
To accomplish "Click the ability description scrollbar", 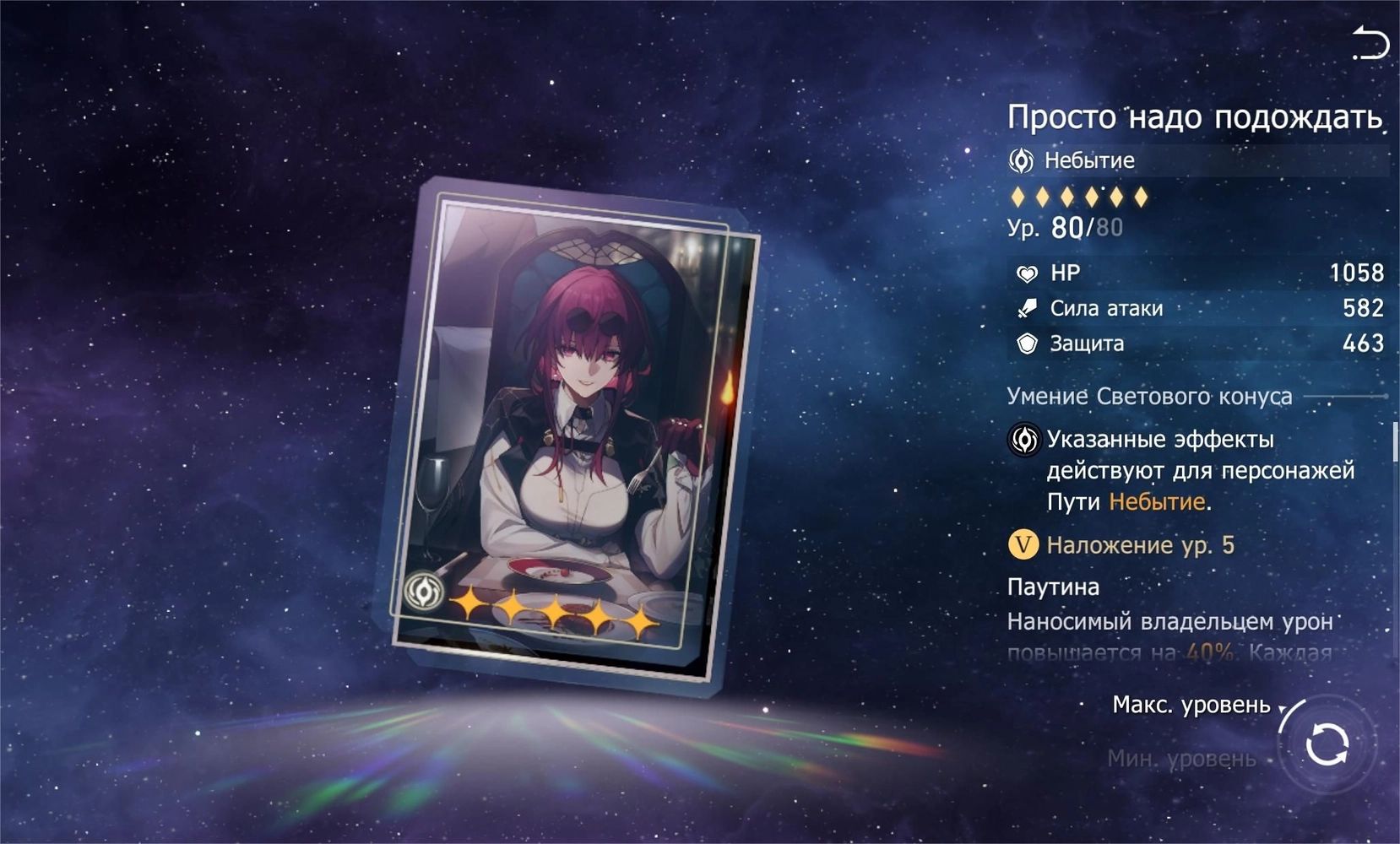I will pyautogui.click(x=1395, y=441).
